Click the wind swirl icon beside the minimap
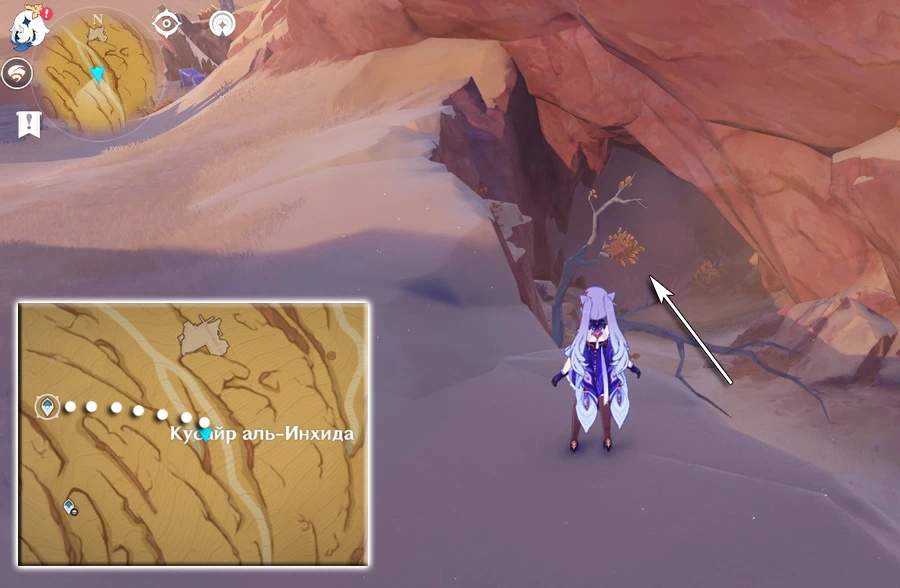The width and height of the screenshot is (900, 588). (x=17, y=72)
